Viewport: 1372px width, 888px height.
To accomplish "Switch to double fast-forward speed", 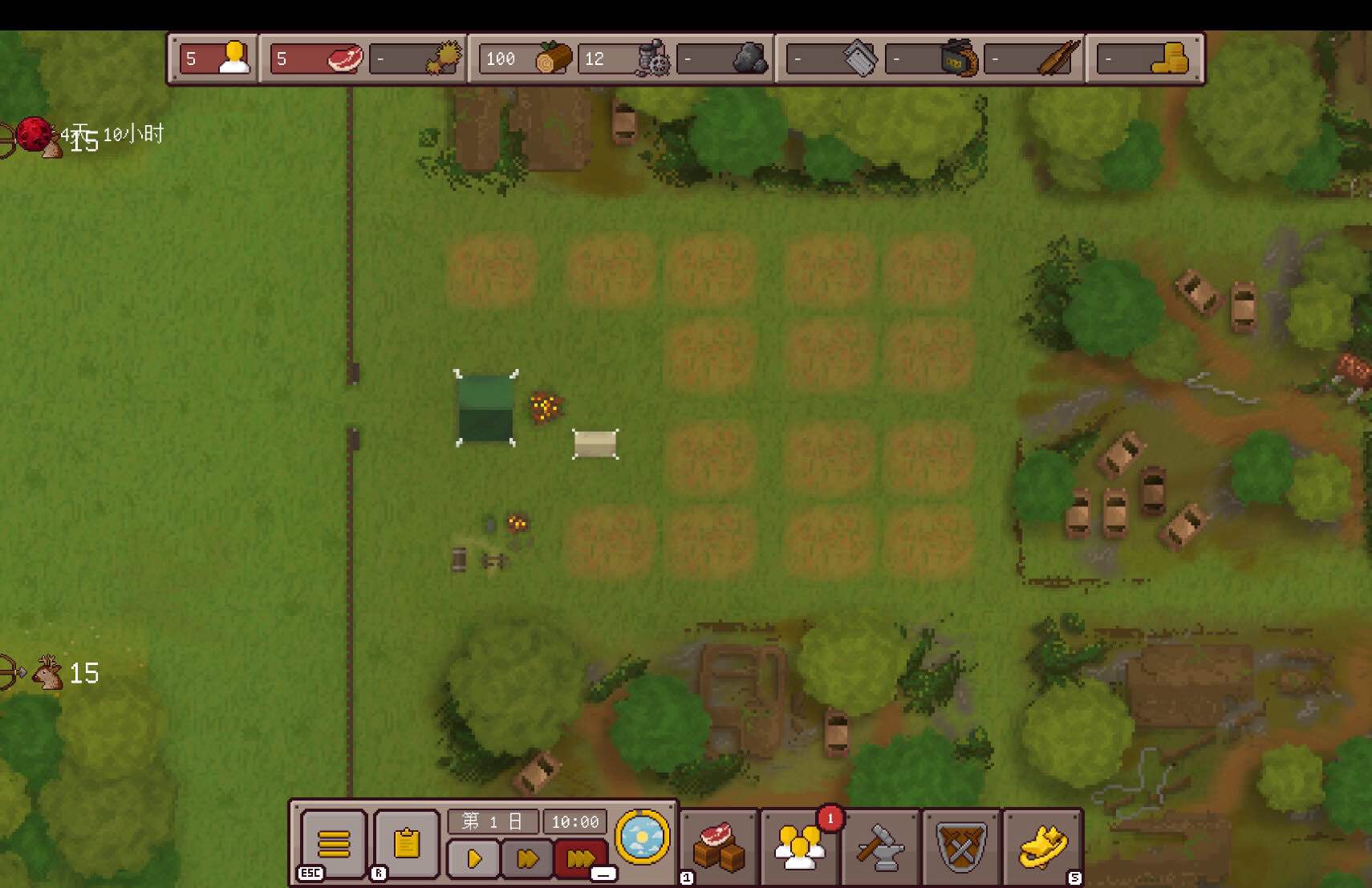I will [527, 859].
